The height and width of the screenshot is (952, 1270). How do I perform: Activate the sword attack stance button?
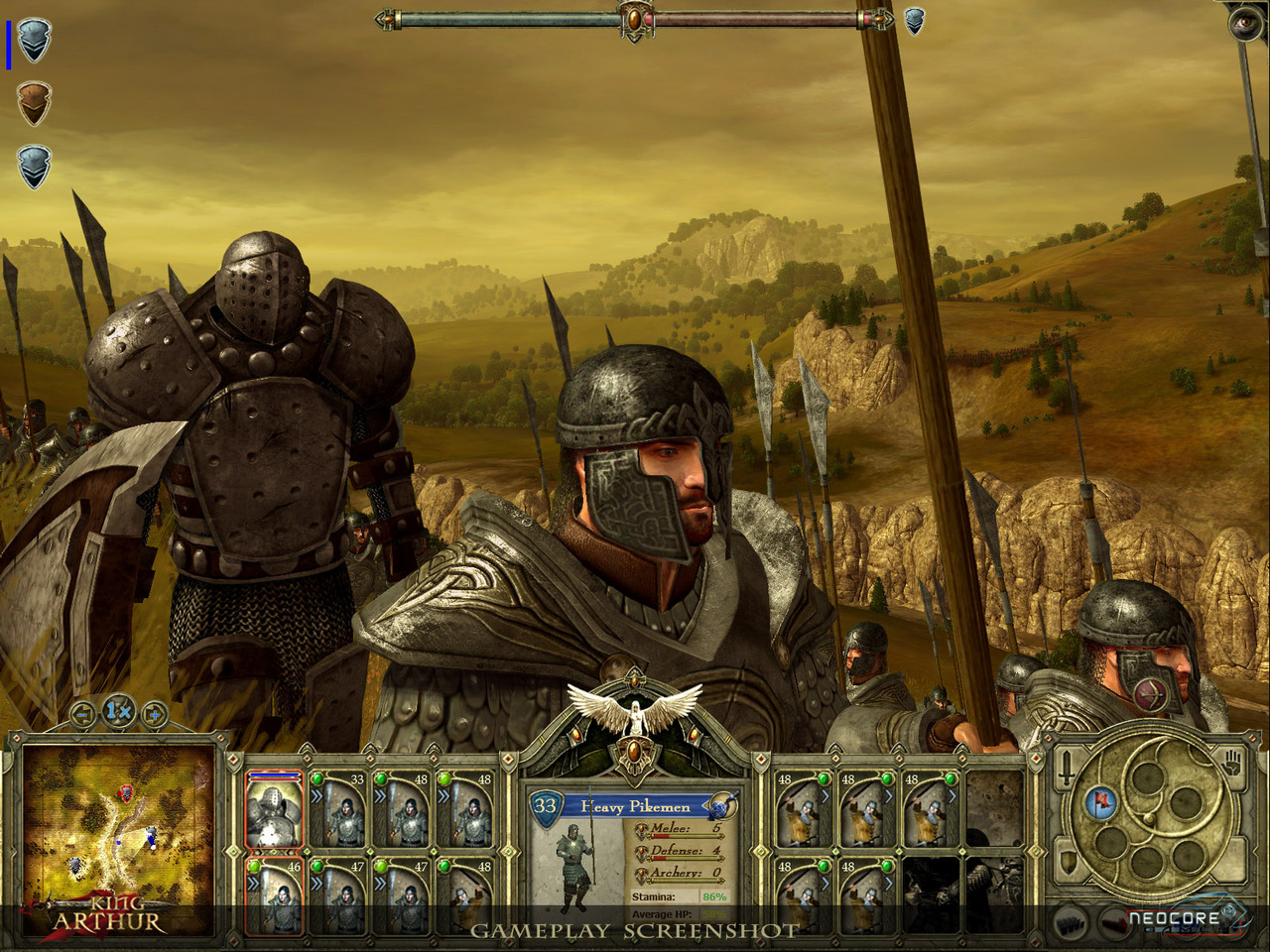[x=1067, y=770]
